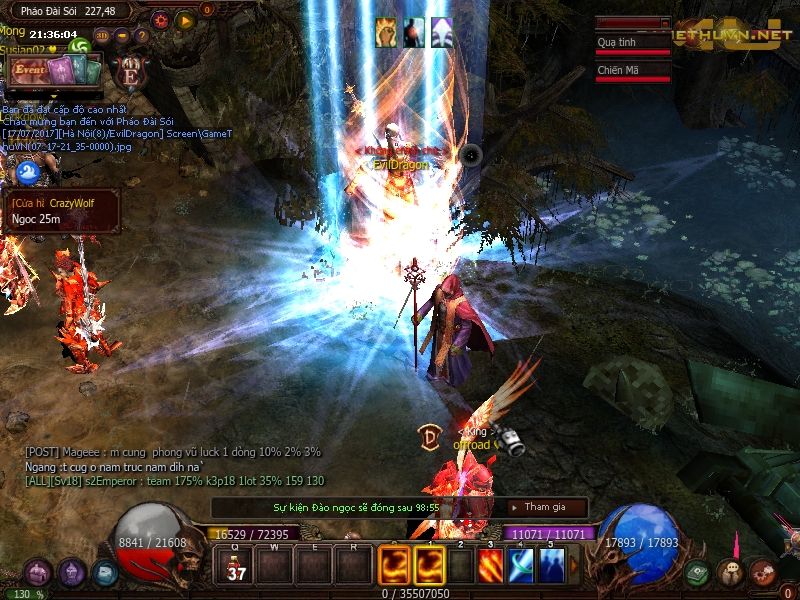Click the orange play arrow button
This screenshot has width=800, height=600.
click(185, 19)
